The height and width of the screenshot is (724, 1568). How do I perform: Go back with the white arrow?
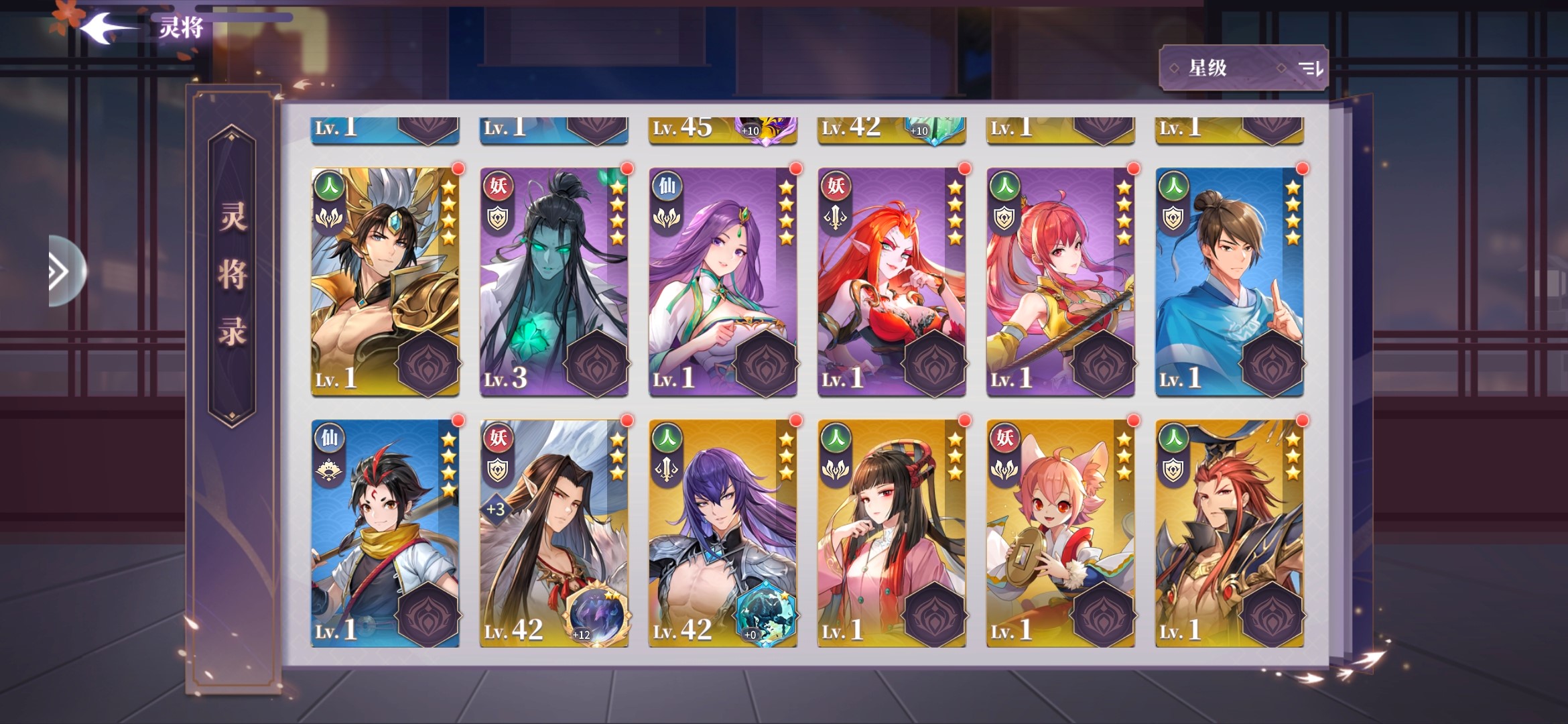107,28
